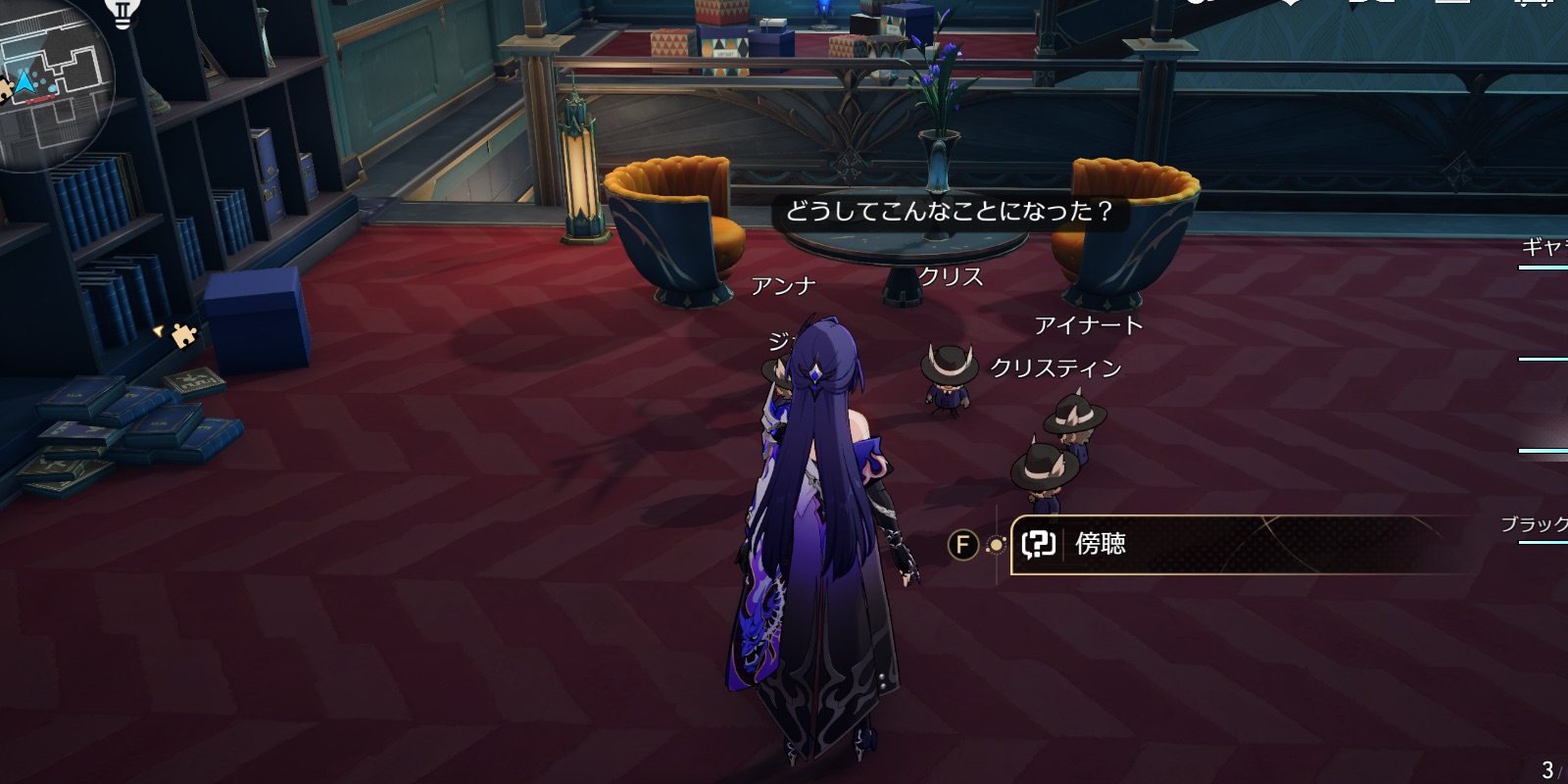Select the ブラック entry at the right edge
The height and width of the screenshot is (784, 1568).
pyautogui.click(x=1534, y=523)
